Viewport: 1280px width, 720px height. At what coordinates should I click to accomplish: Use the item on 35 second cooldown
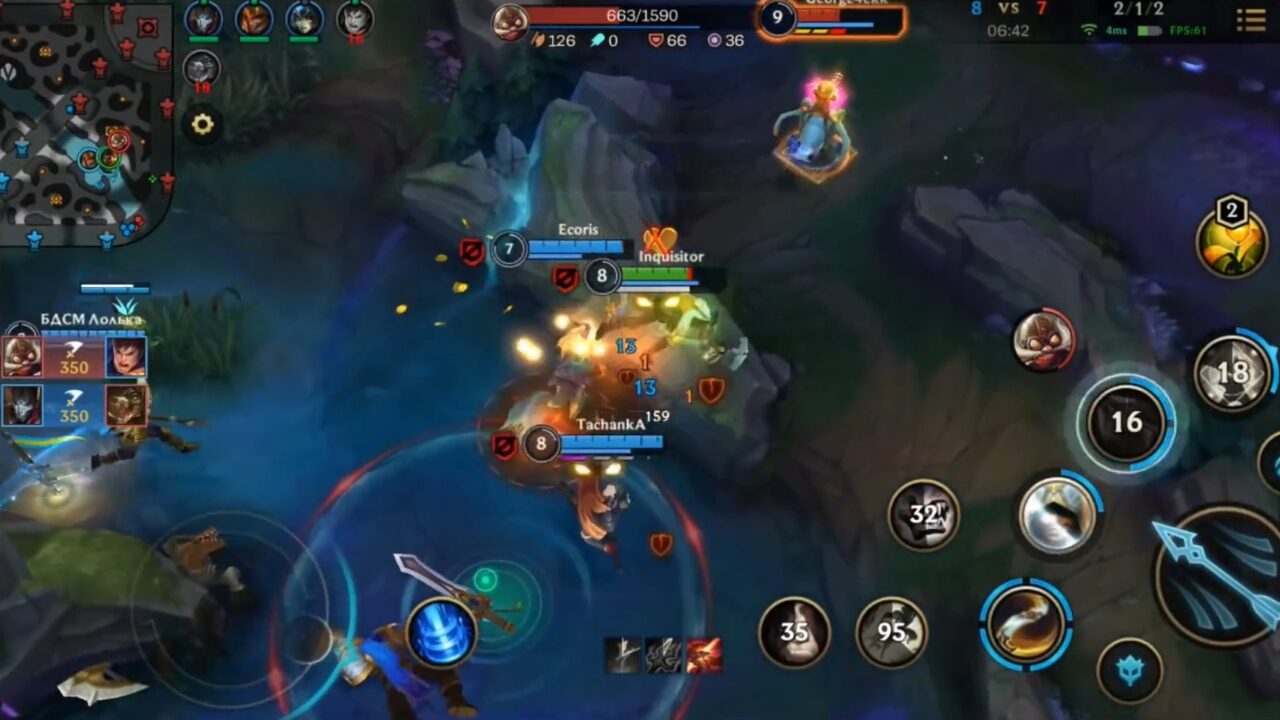click(795, 630)
